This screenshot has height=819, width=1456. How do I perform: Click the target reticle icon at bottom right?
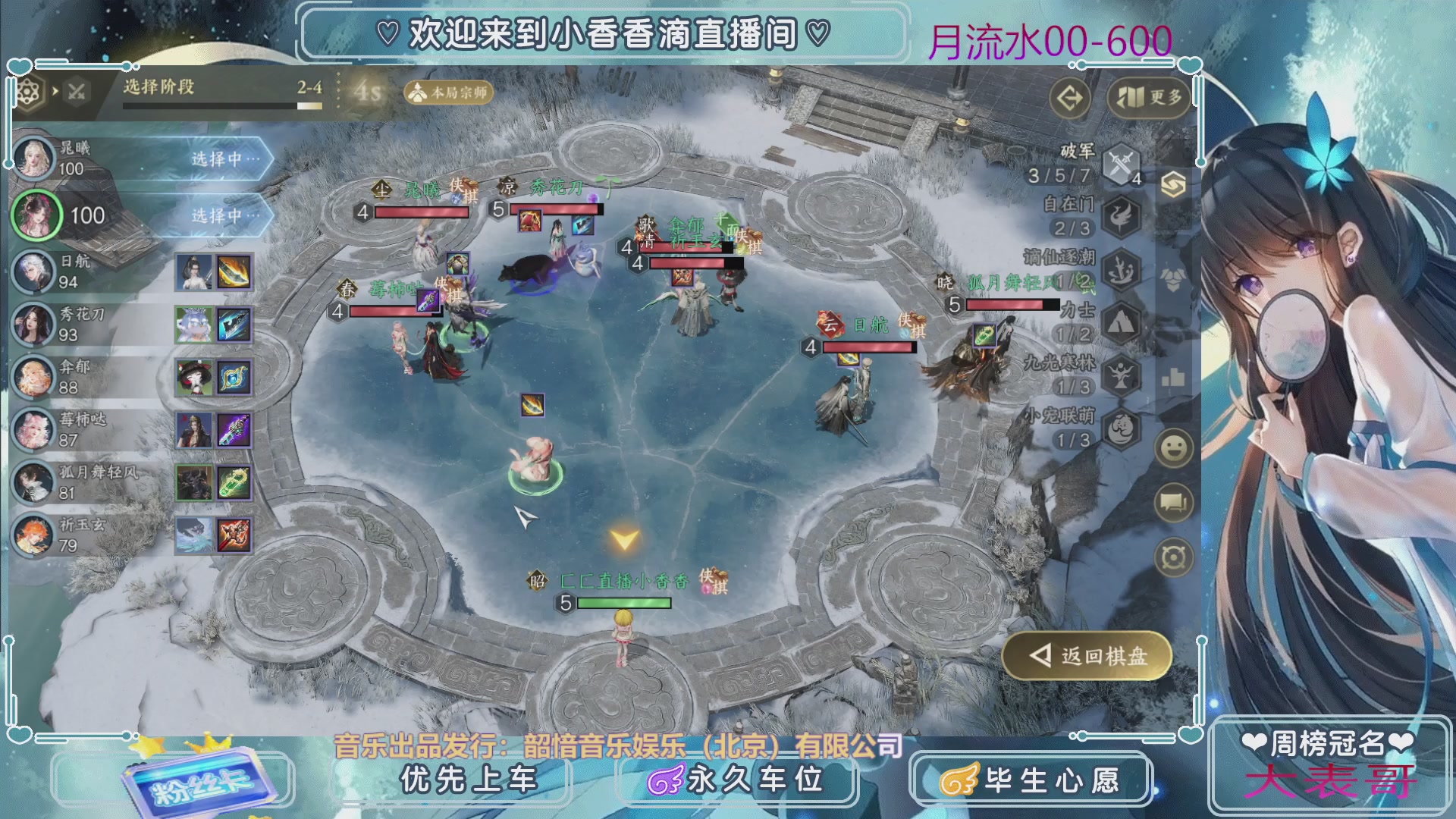tap(1172, 557)
